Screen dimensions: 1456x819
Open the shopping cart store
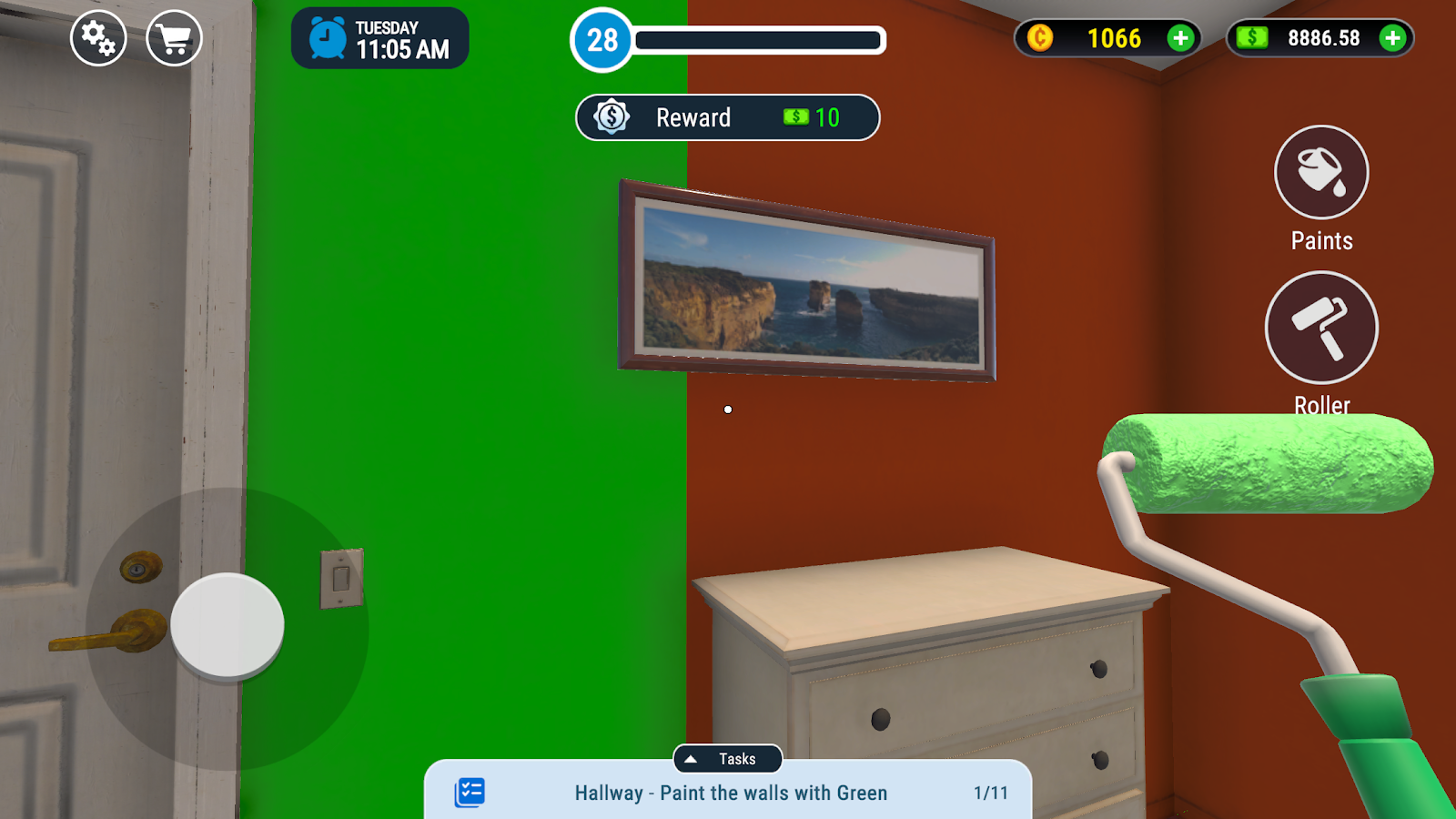(x=174, y=38)
